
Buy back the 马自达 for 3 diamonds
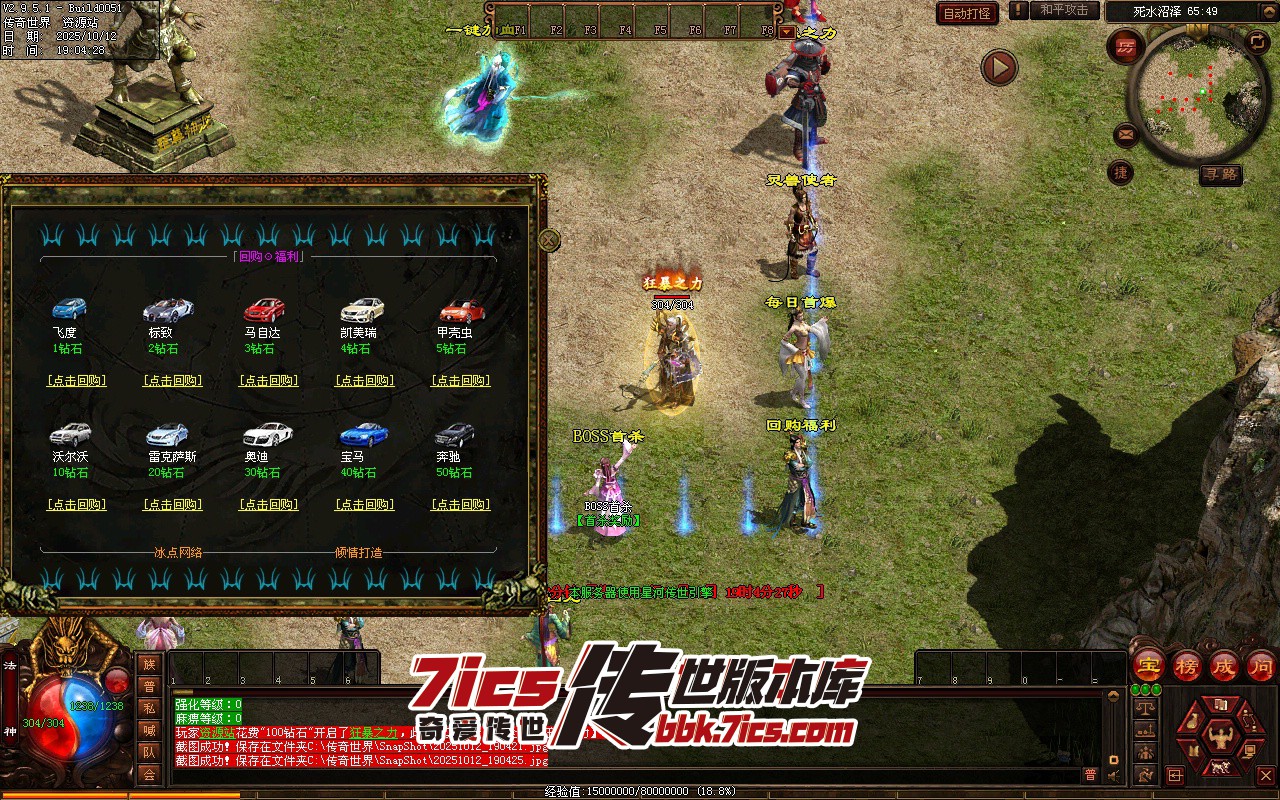pos(268,381)
